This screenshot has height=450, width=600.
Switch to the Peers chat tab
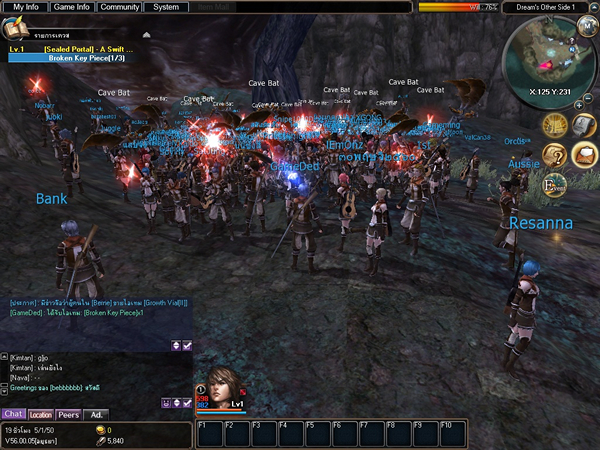click(x=69, y=414)
